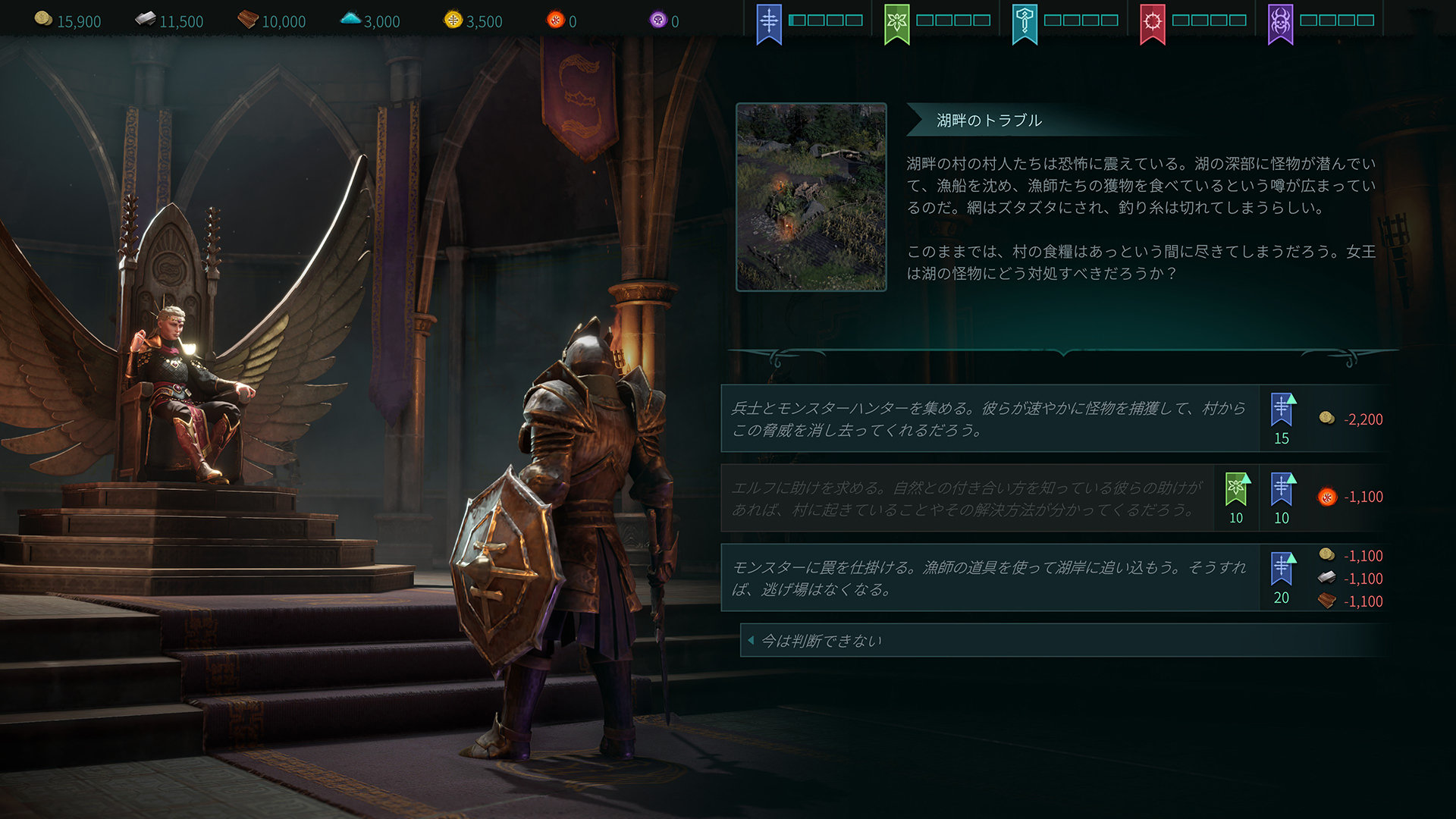Select the red gear faction banner
This screenshot has height=819, width=1456.
coord(1153,20)
